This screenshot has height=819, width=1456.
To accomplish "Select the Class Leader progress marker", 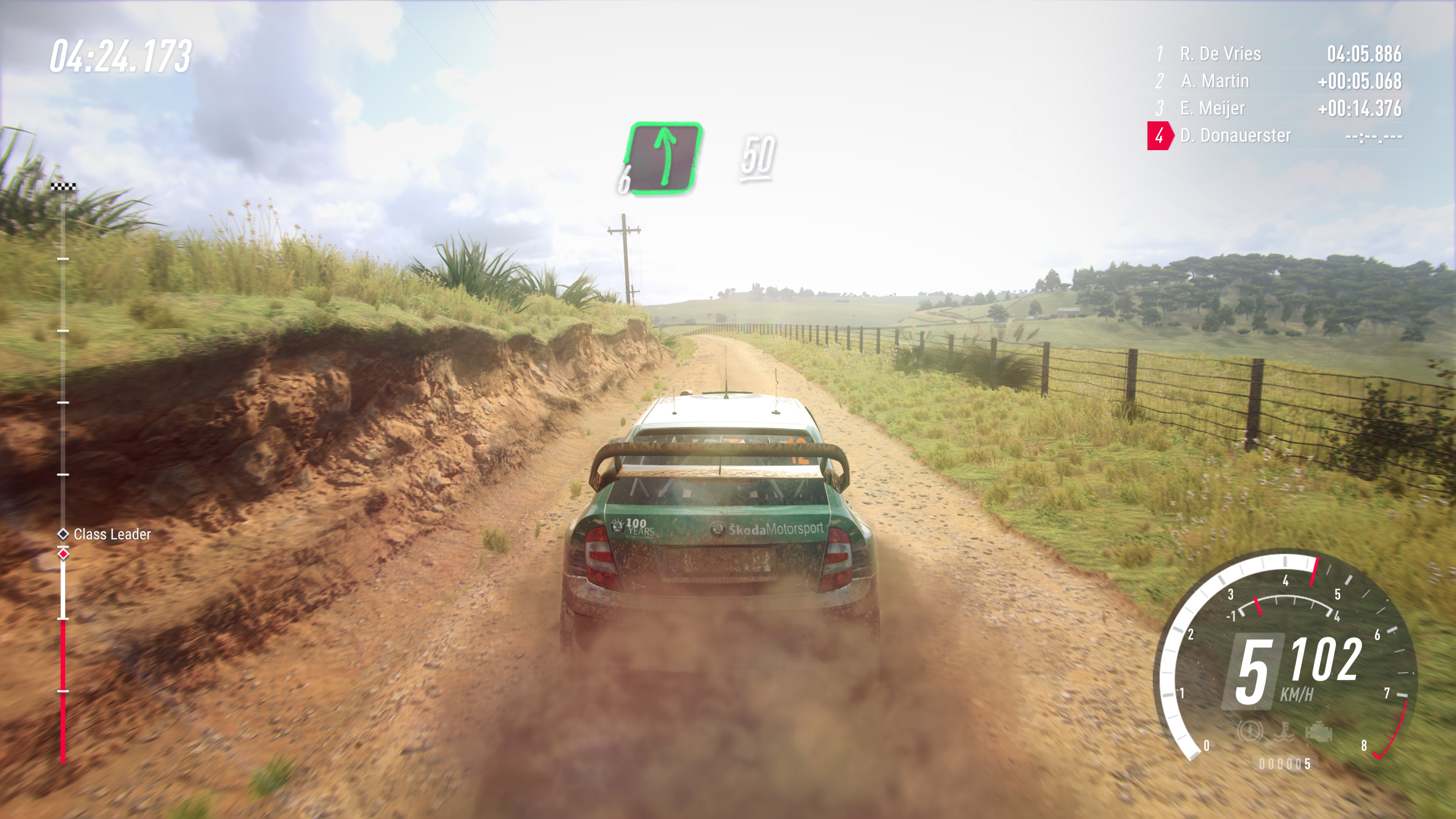I will point(63,533).
